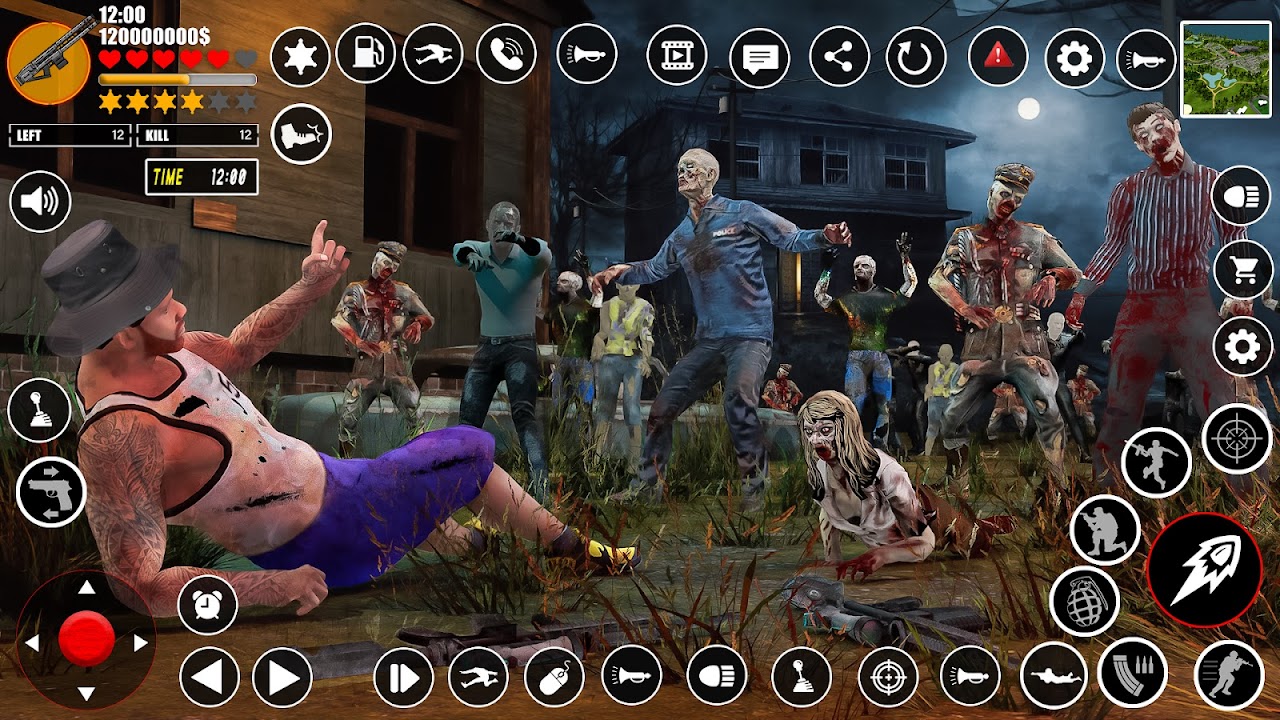Click the share button
This screenshot has width=1280, height=720.
point(839,57)
